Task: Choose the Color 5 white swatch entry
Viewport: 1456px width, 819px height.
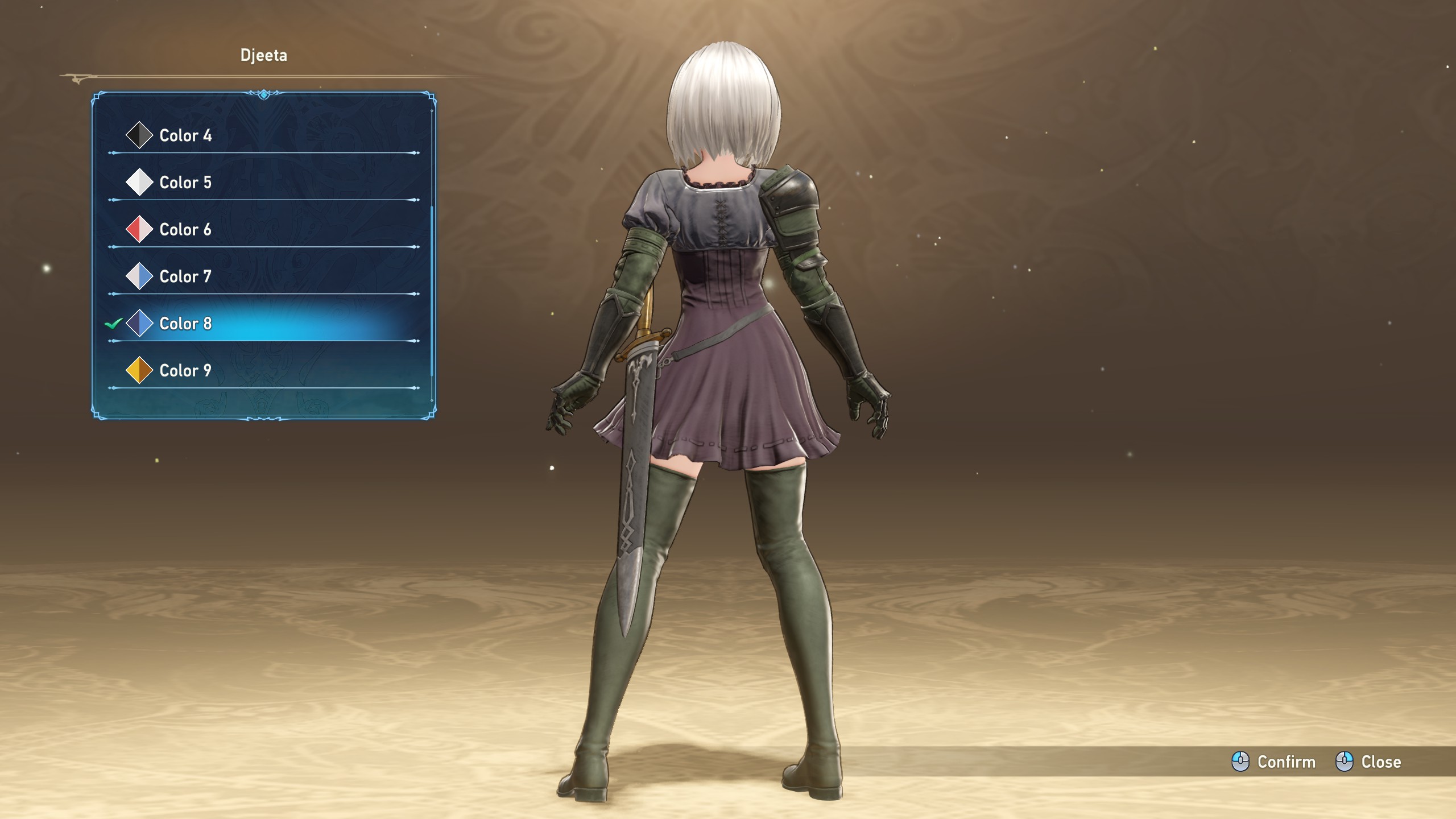Action: (x=185, y=183)
